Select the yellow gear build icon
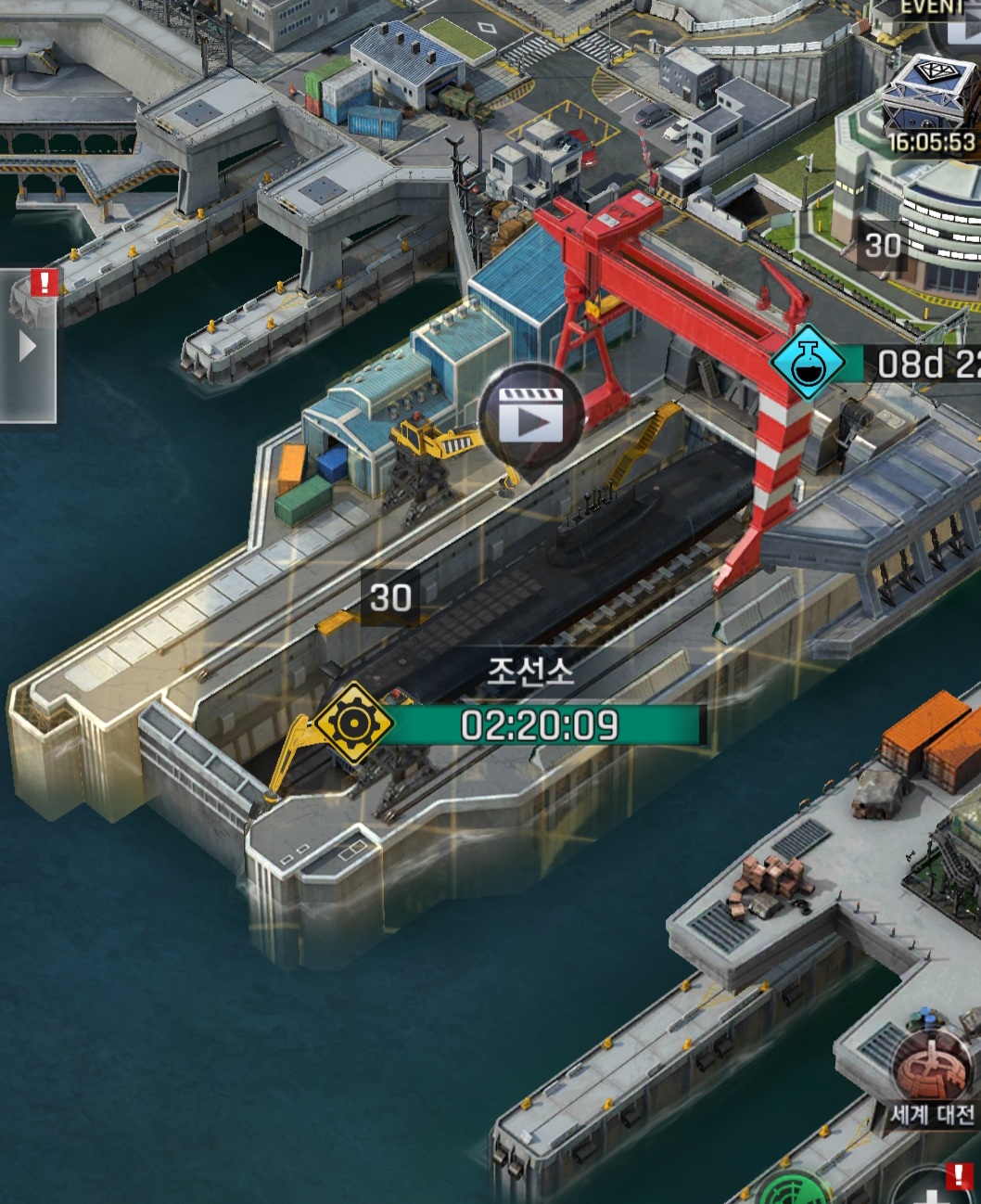Viewport: 981px width, 1204px height. [x=353, y=724]
